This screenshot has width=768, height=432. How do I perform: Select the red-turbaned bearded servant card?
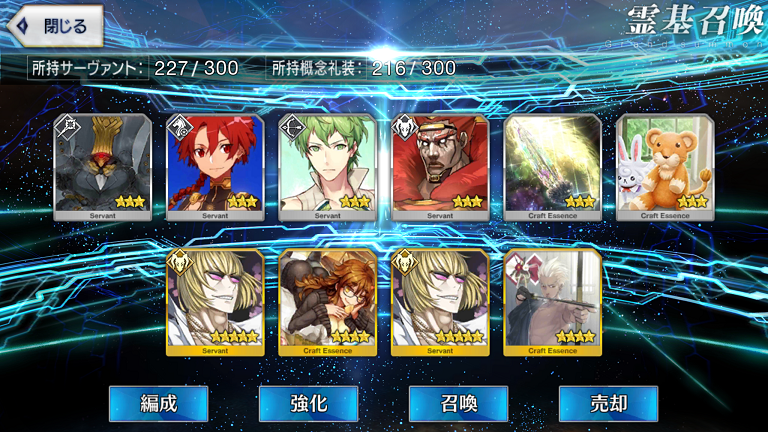(440, 166)
